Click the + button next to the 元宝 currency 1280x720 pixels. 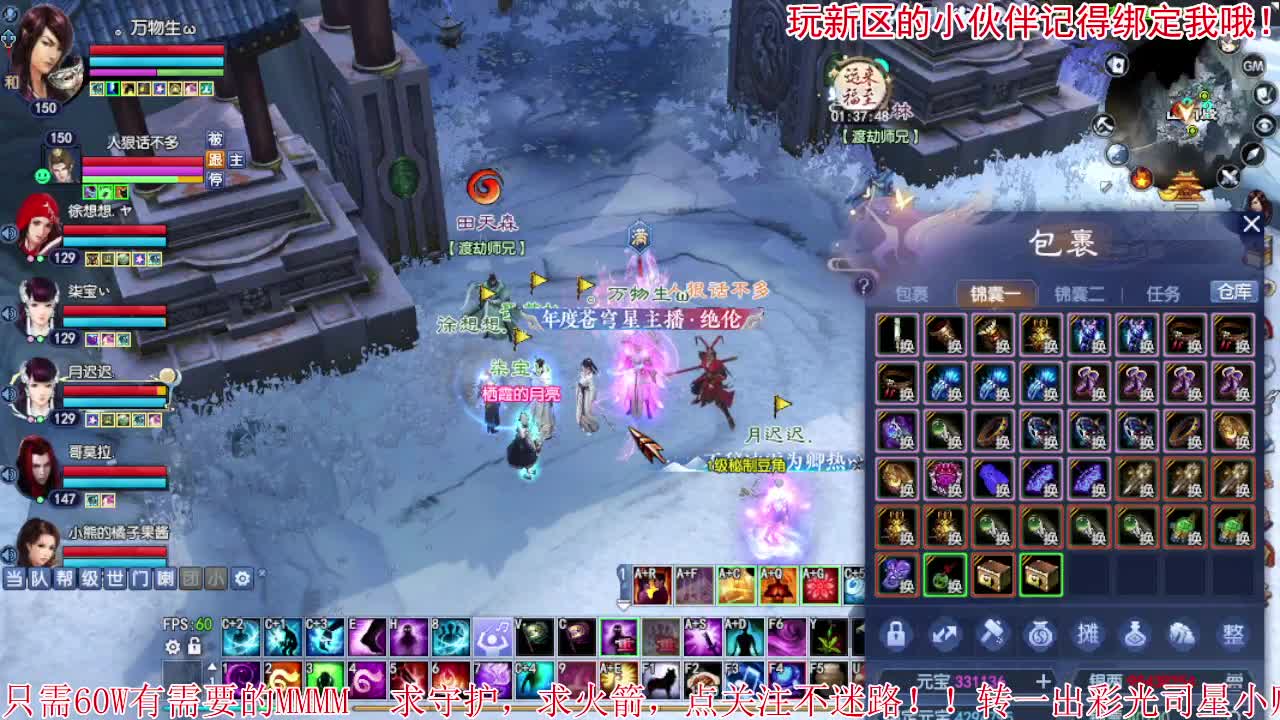click(1043, 682)
